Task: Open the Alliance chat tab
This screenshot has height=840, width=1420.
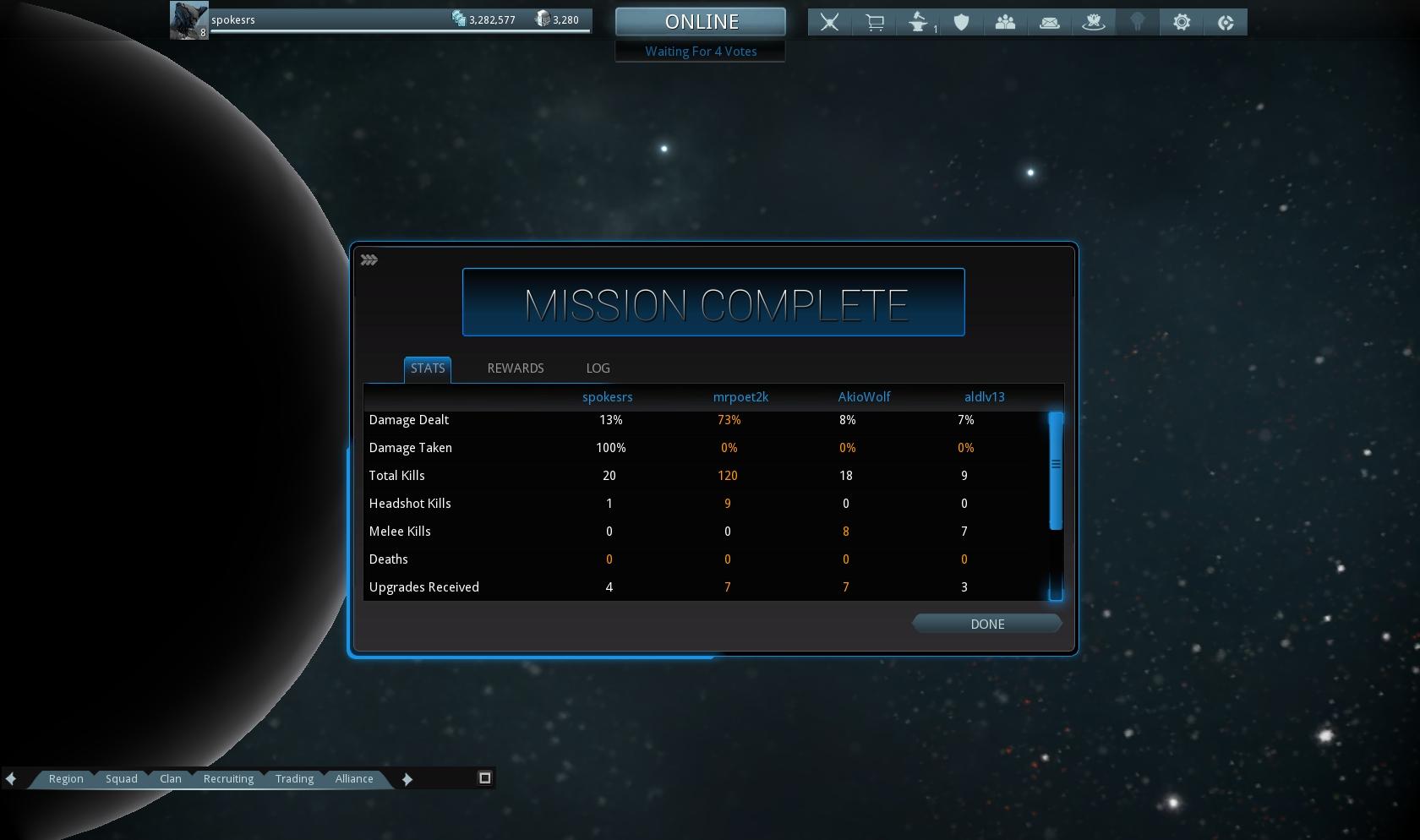Action: [x=354, y=778]
